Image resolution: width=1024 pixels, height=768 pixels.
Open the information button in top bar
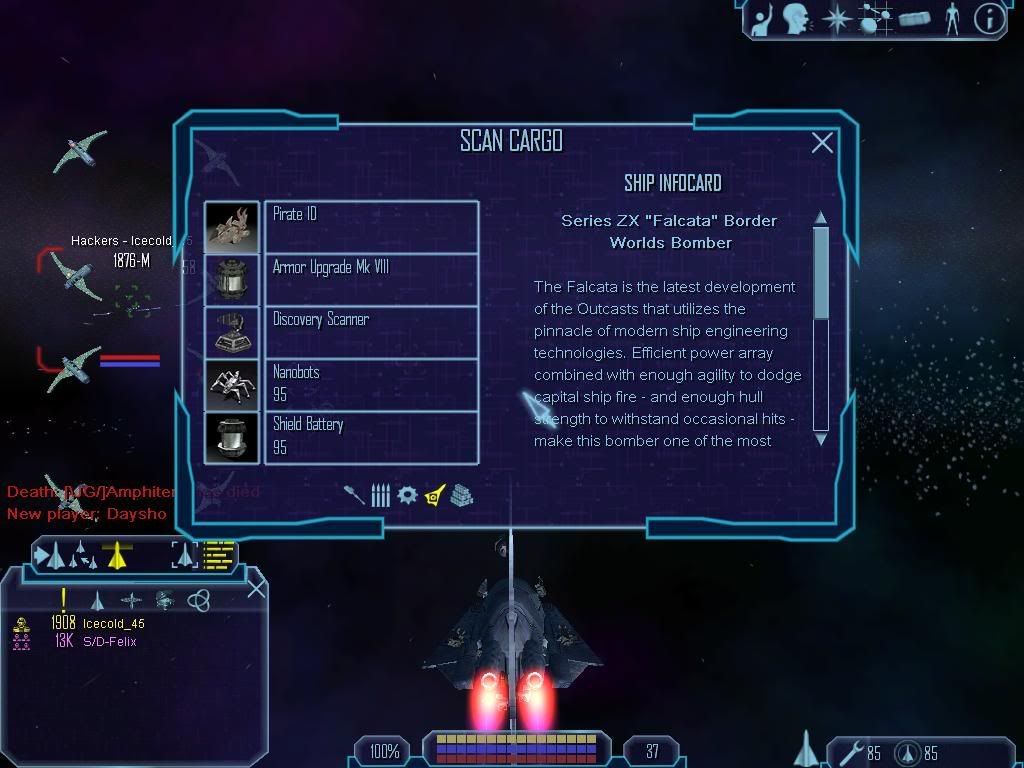[989, 18]
